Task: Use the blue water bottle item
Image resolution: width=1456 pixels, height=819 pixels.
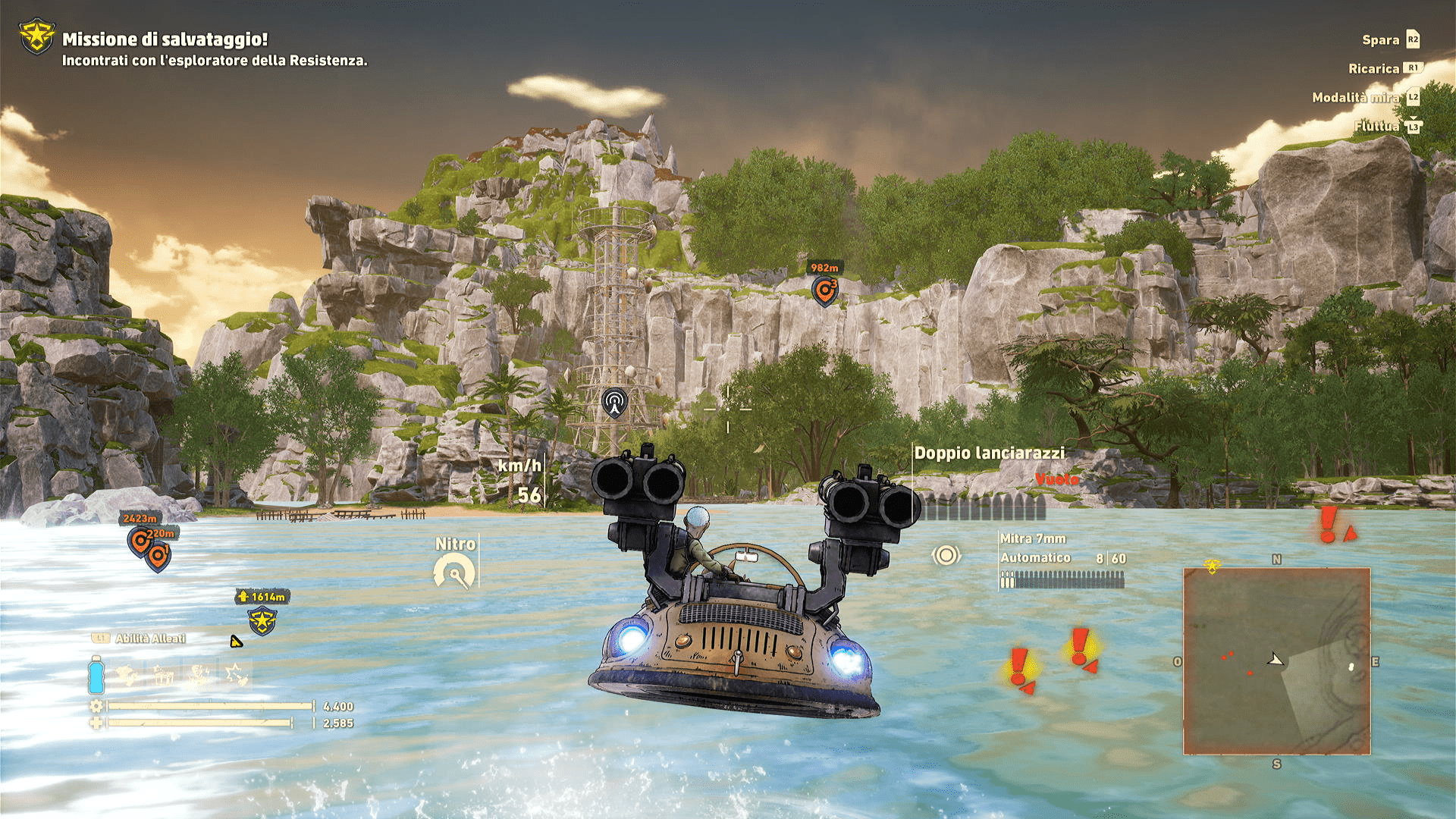Action: 96,675
